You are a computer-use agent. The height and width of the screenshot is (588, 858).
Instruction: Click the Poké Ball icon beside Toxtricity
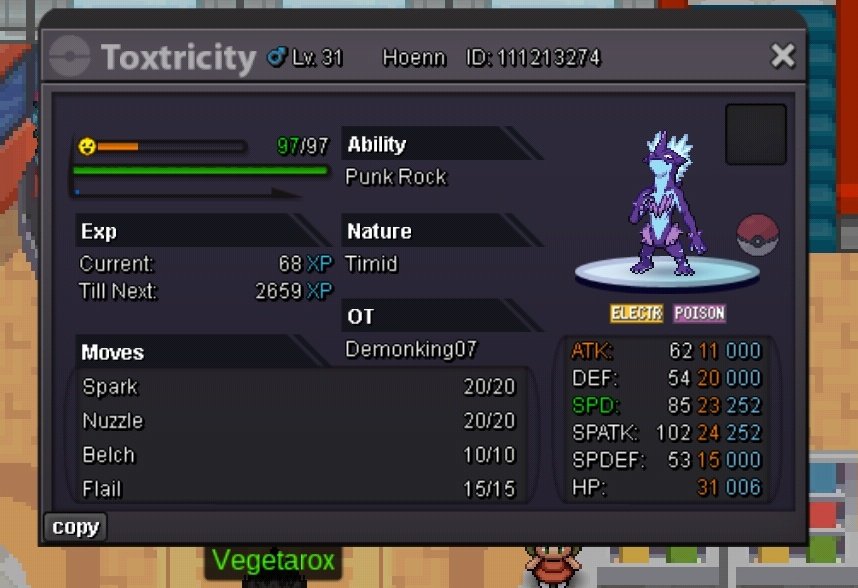pos(757,235)
